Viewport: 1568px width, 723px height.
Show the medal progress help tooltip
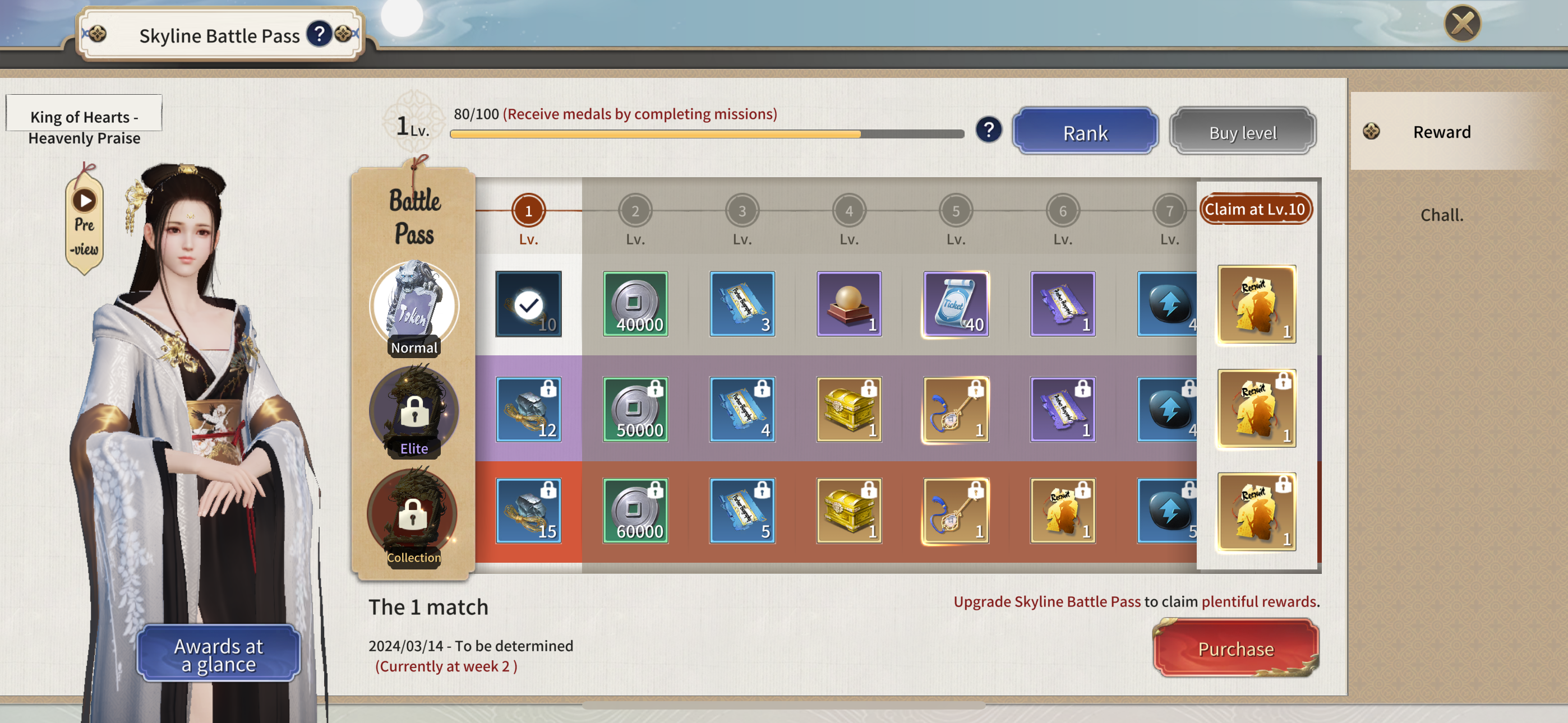[989, 129]
